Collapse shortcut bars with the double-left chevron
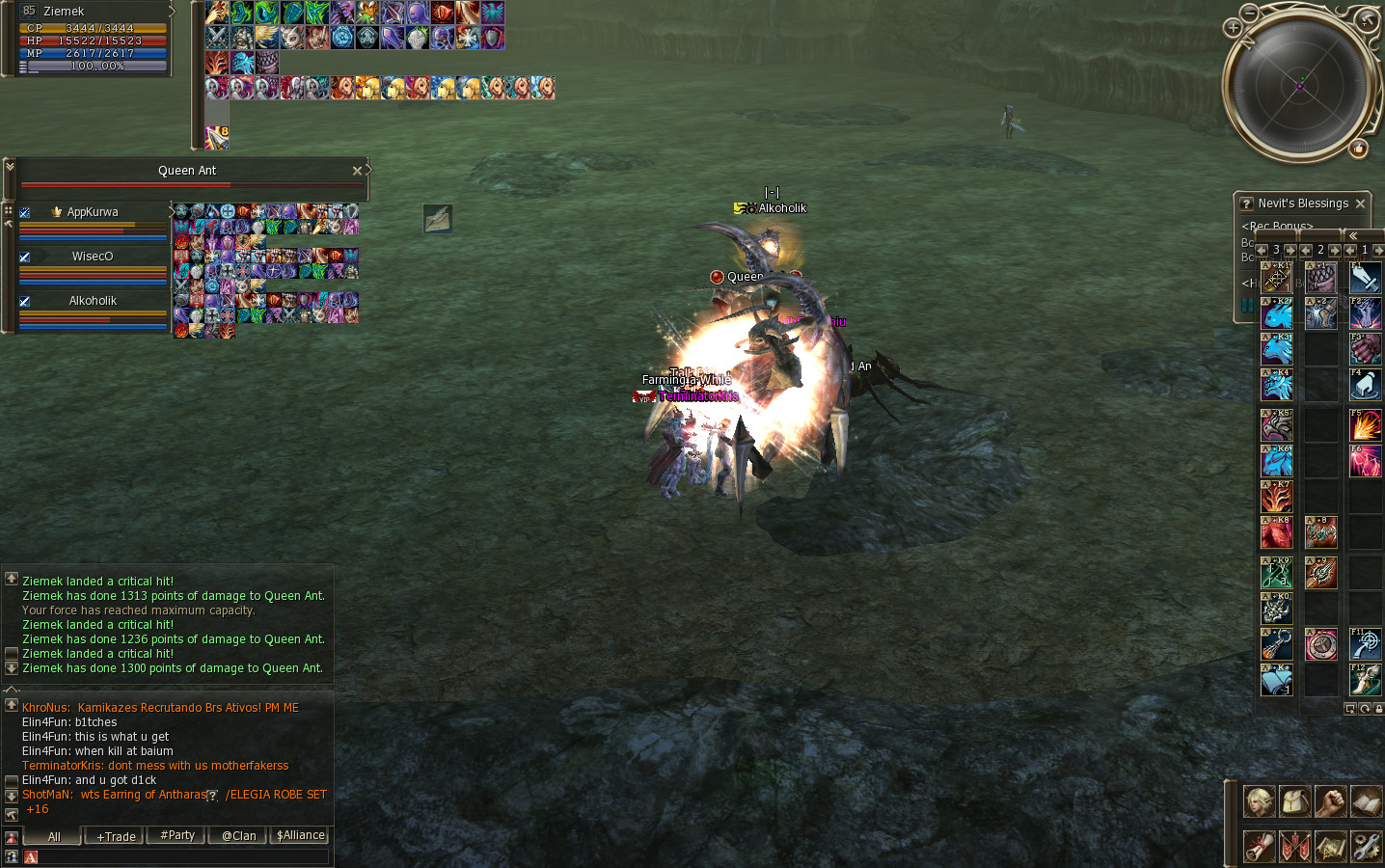 point(1353,235)
